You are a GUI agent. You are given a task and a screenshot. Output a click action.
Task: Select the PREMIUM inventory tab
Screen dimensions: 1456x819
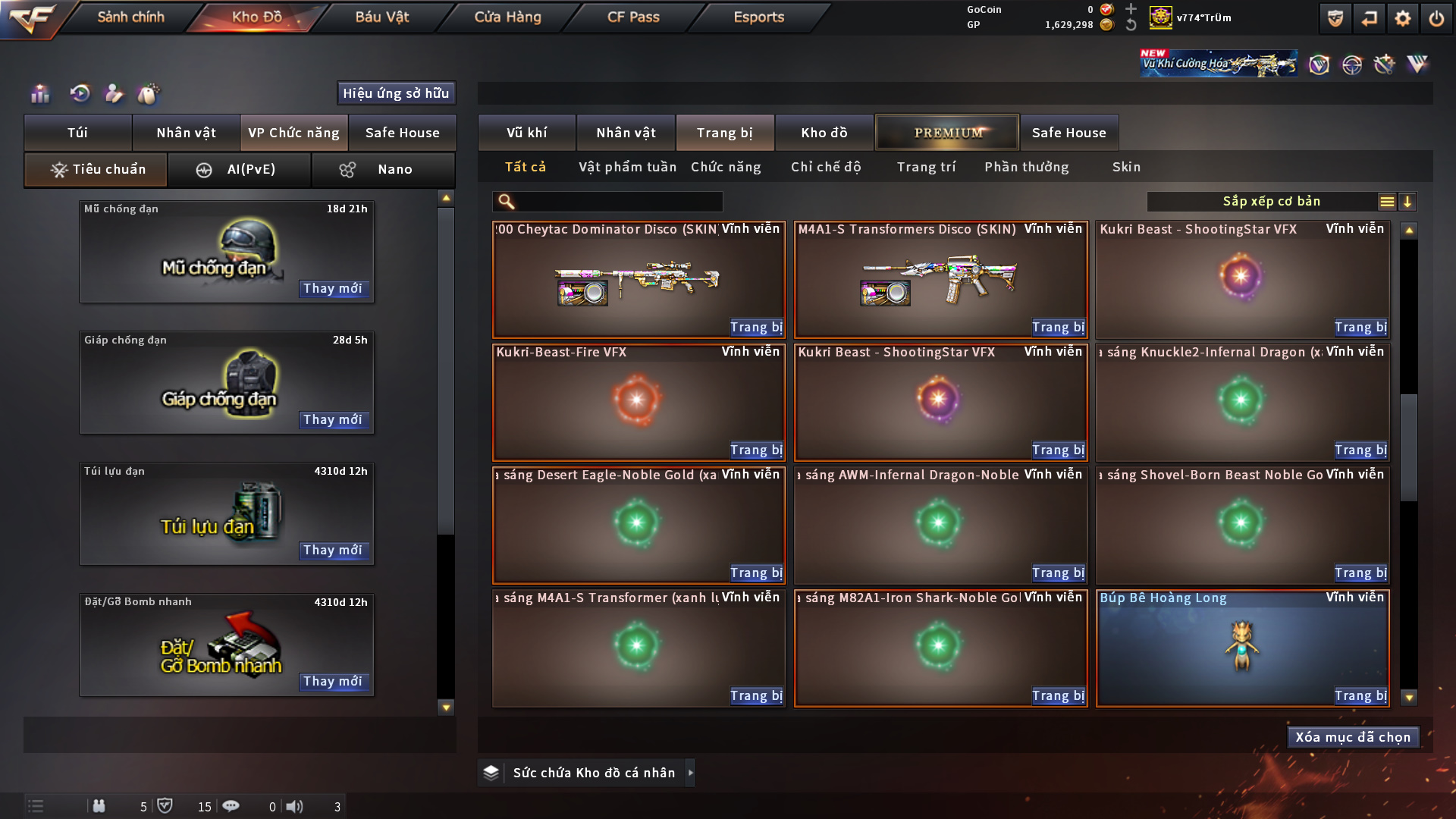(947, 133)
